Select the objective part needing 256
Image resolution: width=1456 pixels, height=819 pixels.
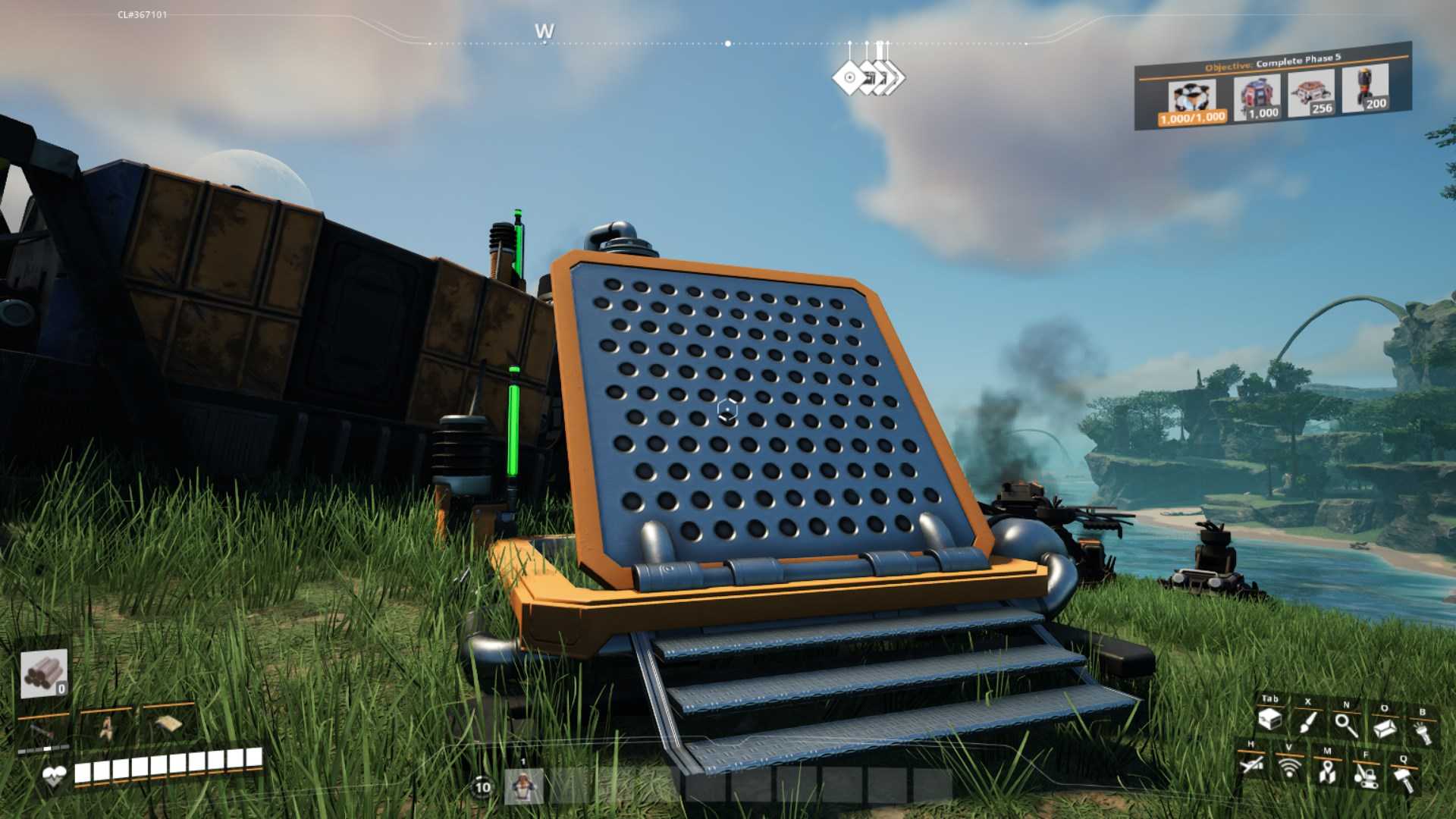pos(1311,94)
